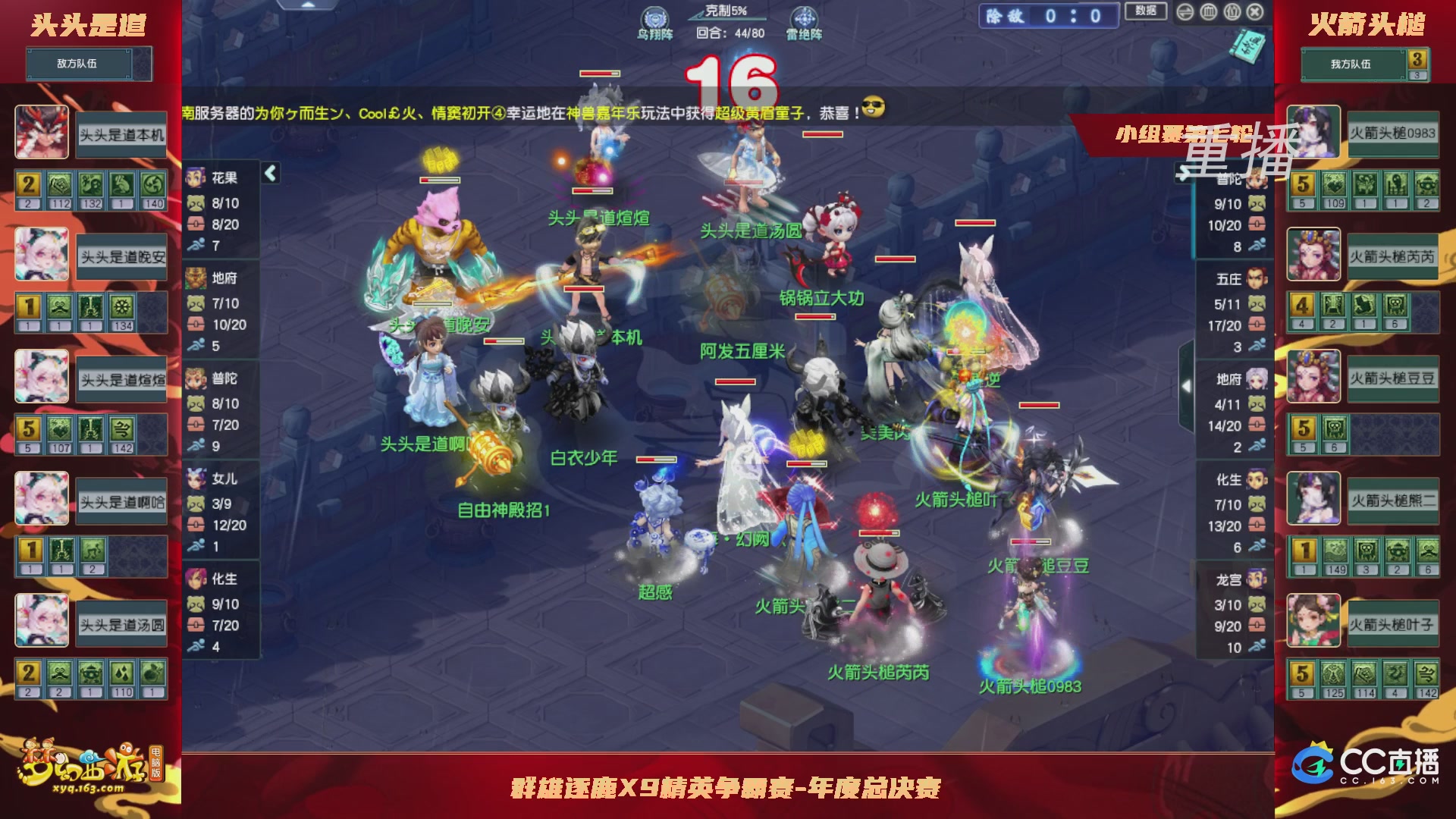
Task: Select the 鸟翔阵 formation icon
Action: [655, 17]
